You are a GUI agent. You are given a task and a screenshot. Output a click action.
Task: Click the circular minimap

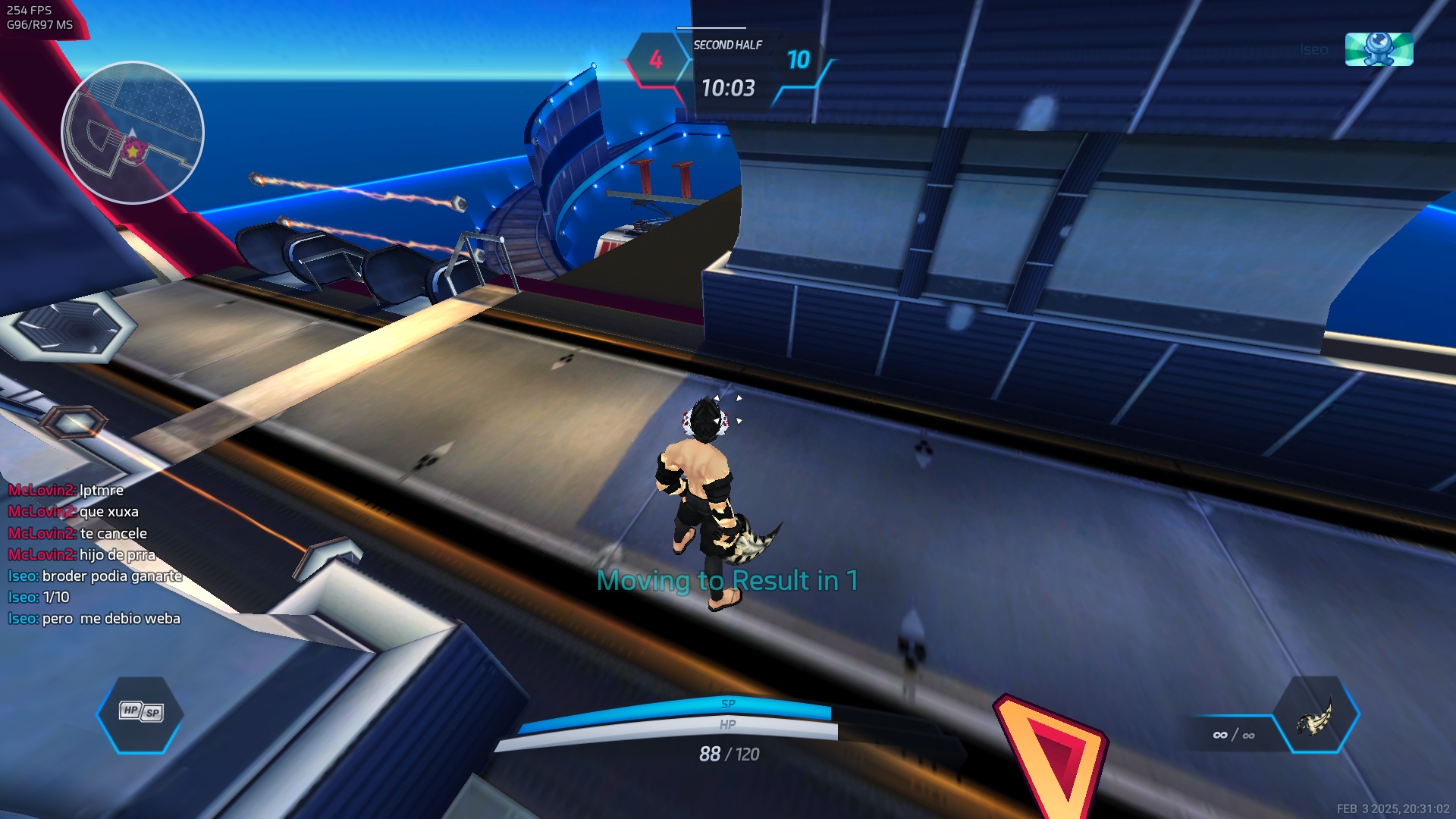click(133, 133)
